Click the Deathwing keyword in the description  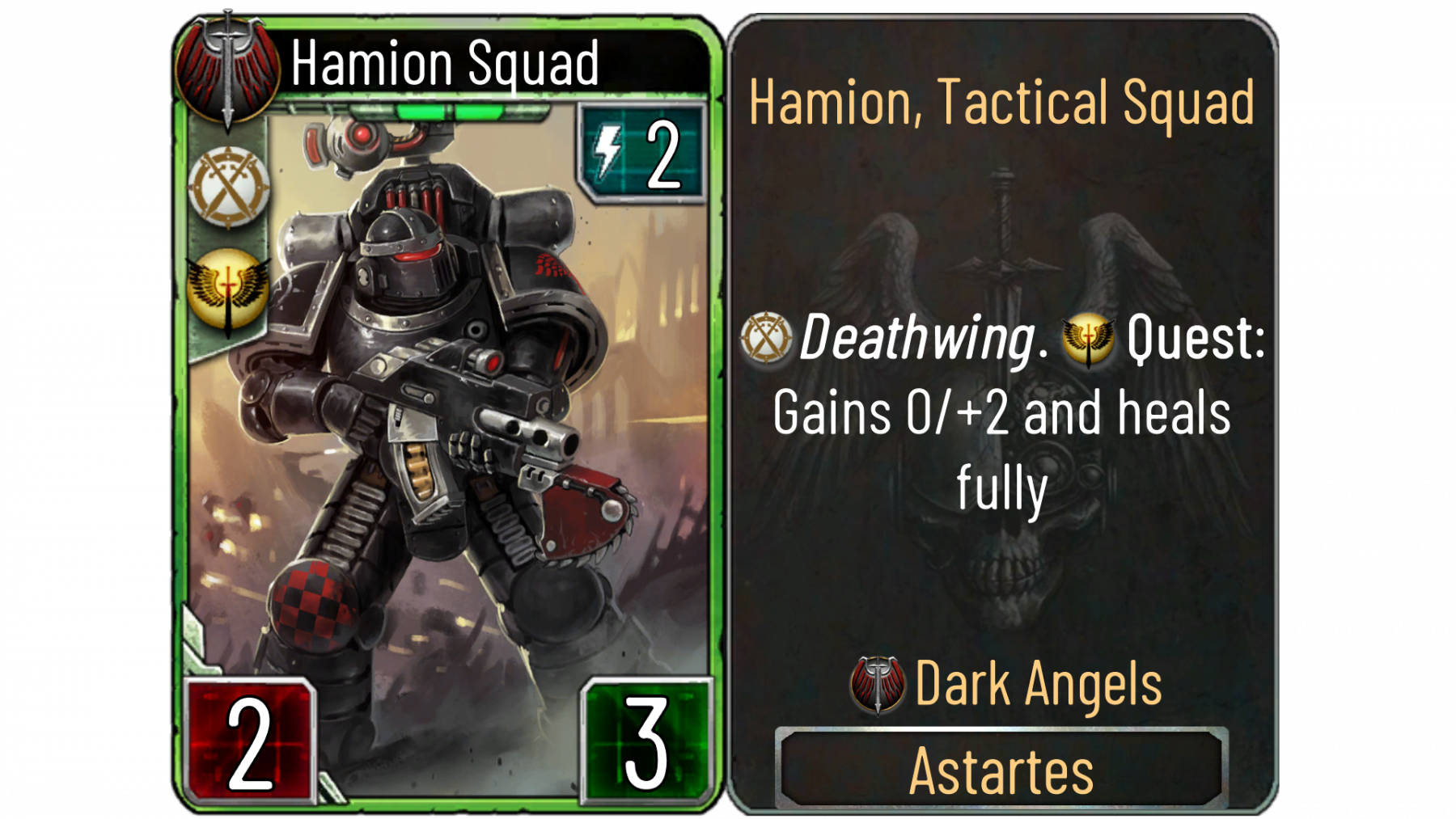click(917, 338)
